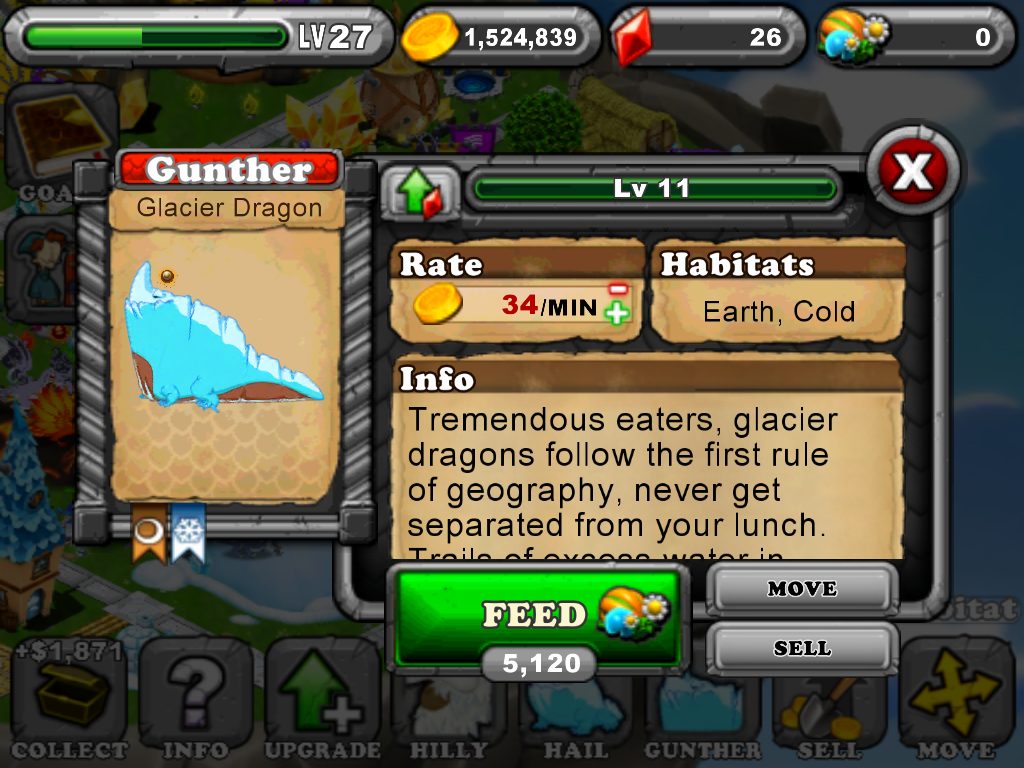This screenshot has width=1024, height=768.
Task: Click the green arrow level-up gem button
Action: (x=419, y=191)
